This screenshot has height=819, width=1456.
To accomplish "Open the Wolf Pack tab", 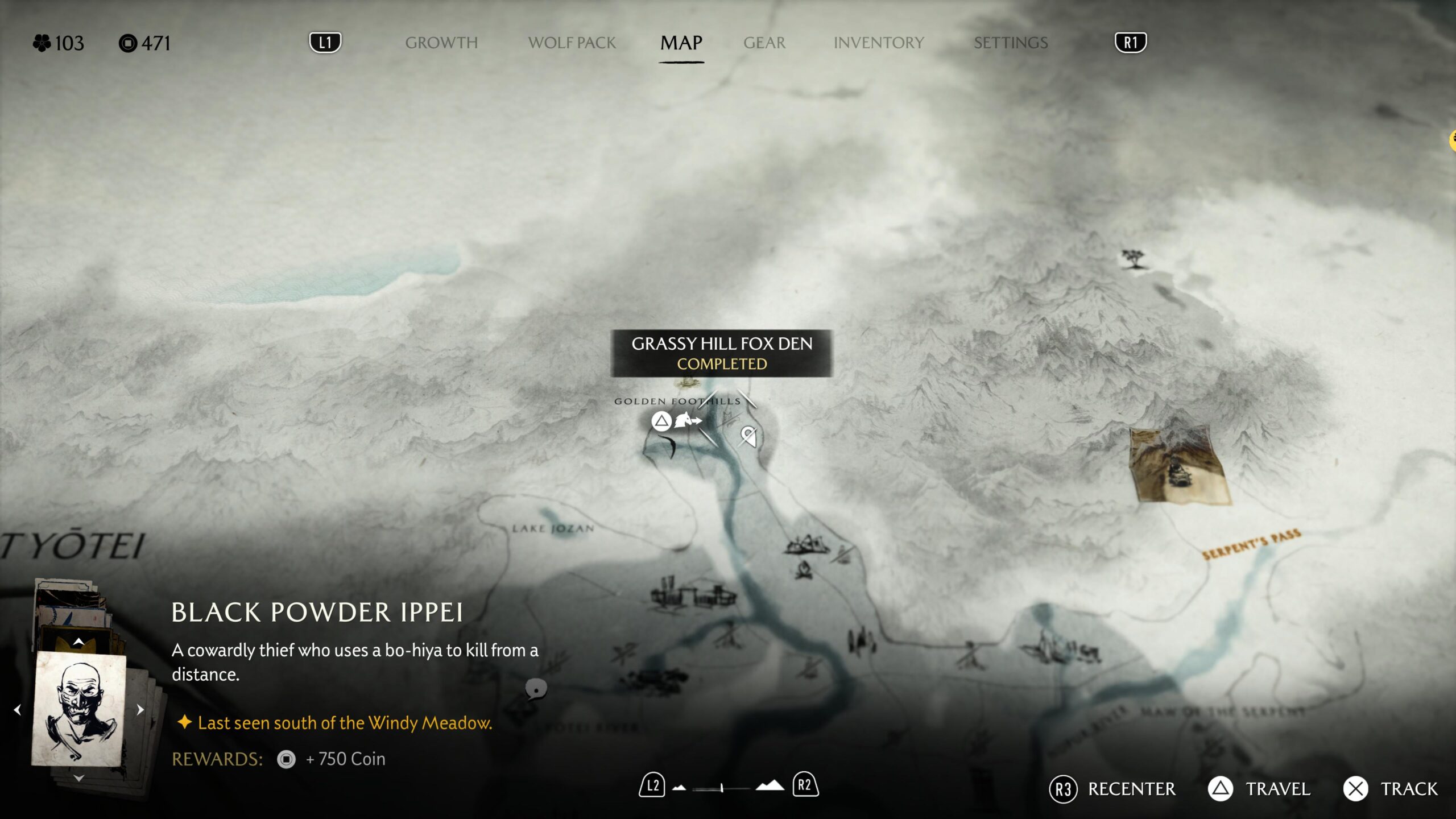I will click(572, 43).
